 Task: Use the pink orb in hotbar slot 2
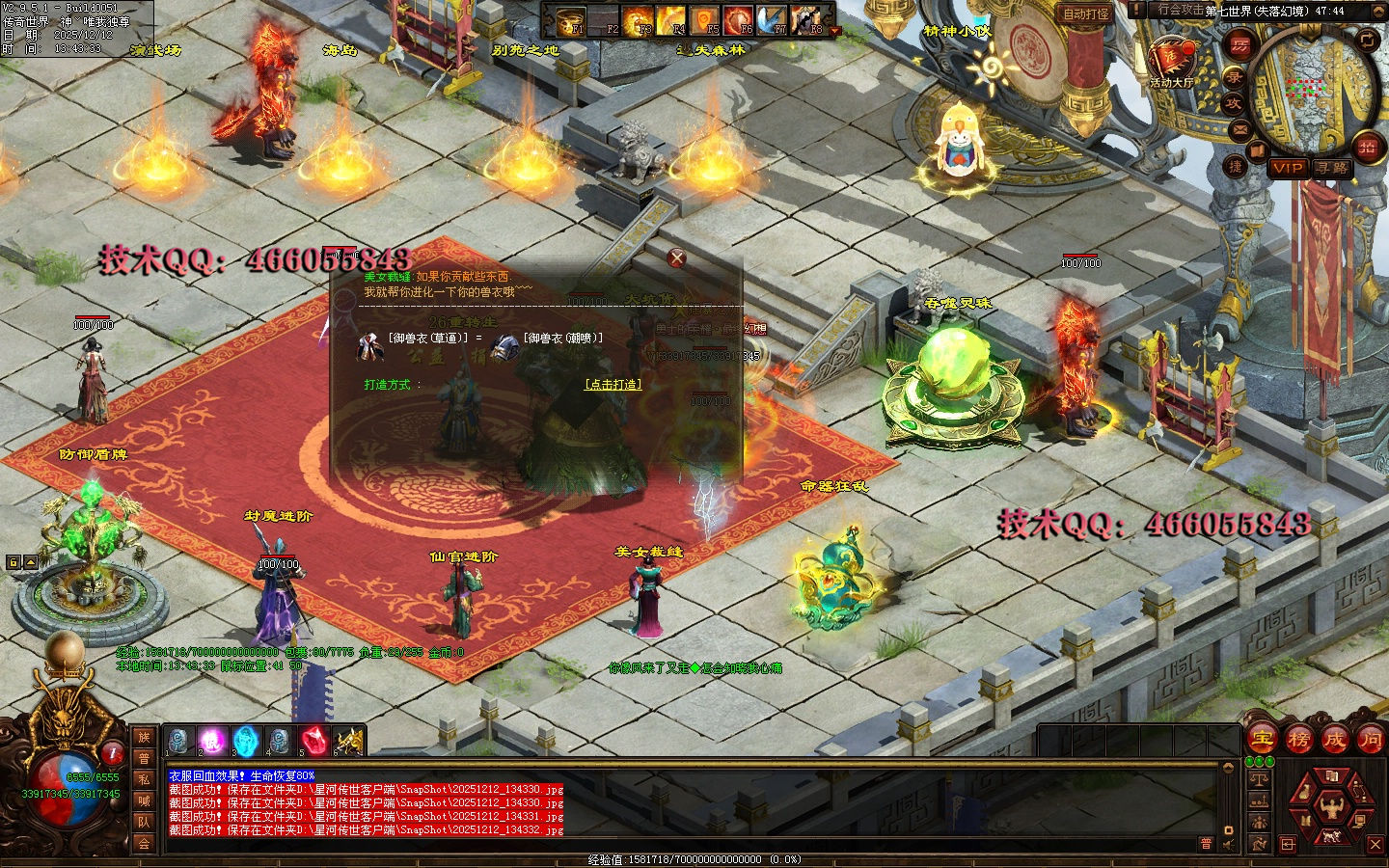tap(212, 741)
